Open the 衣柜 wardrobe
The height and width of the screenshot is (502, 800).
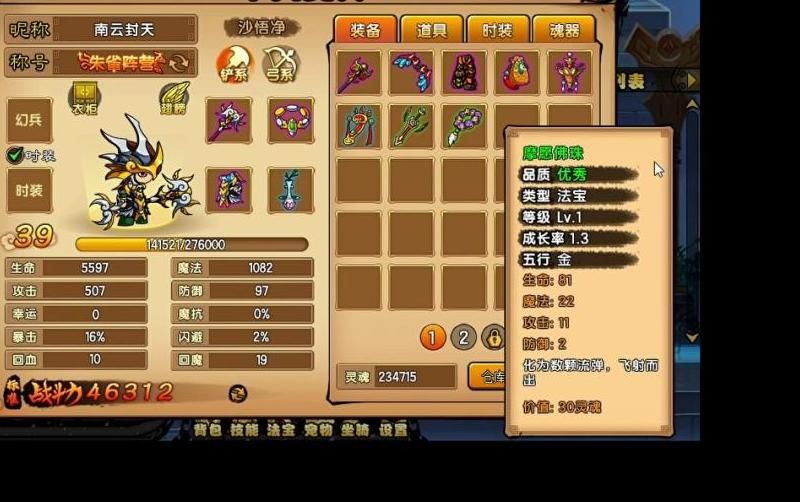coord(84,98)
